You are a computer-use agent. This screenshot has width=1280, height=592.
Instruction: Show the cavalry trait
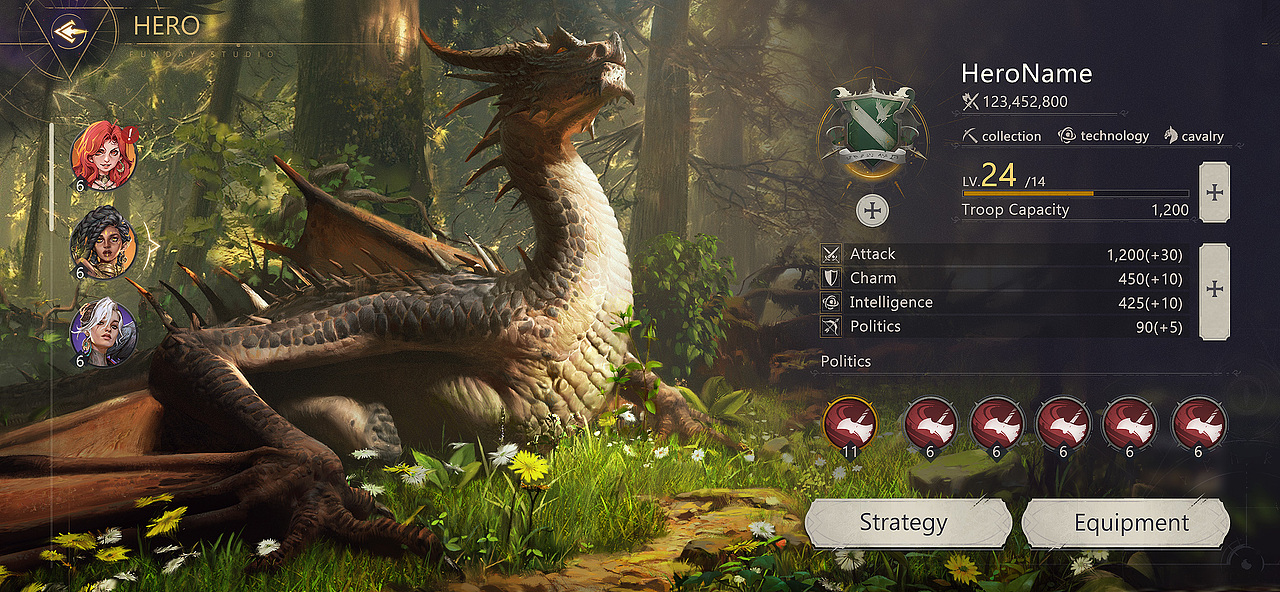(x=1193, y=136)
